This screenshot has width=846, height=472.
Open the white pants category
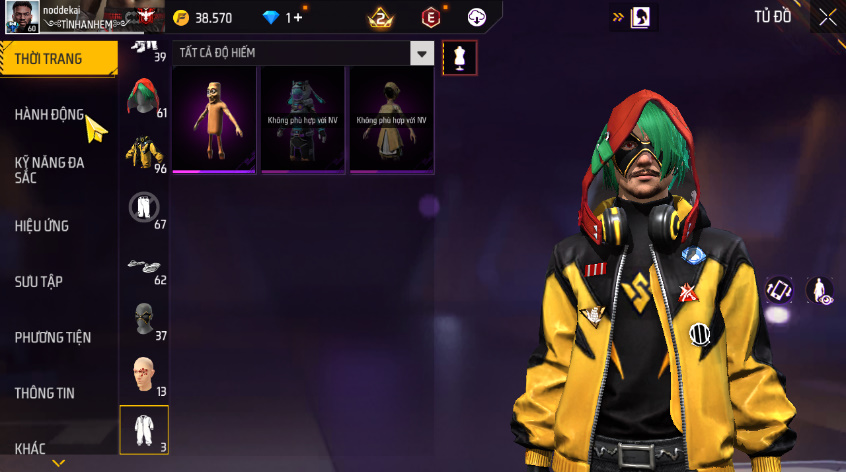(143, 208)
